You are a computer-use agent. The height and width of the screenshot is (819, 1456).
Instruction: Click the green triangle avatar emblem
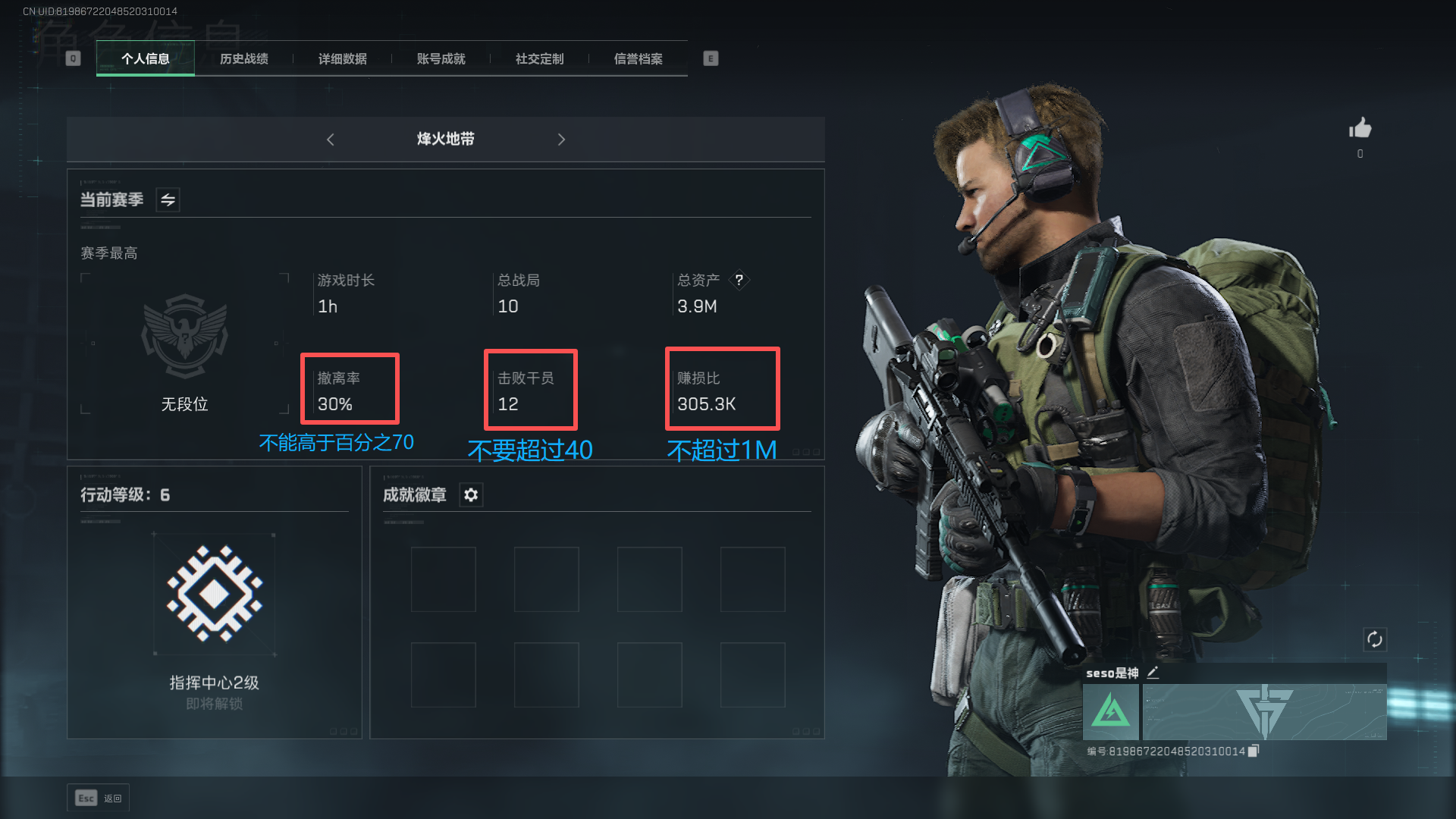pos(1111,712)
